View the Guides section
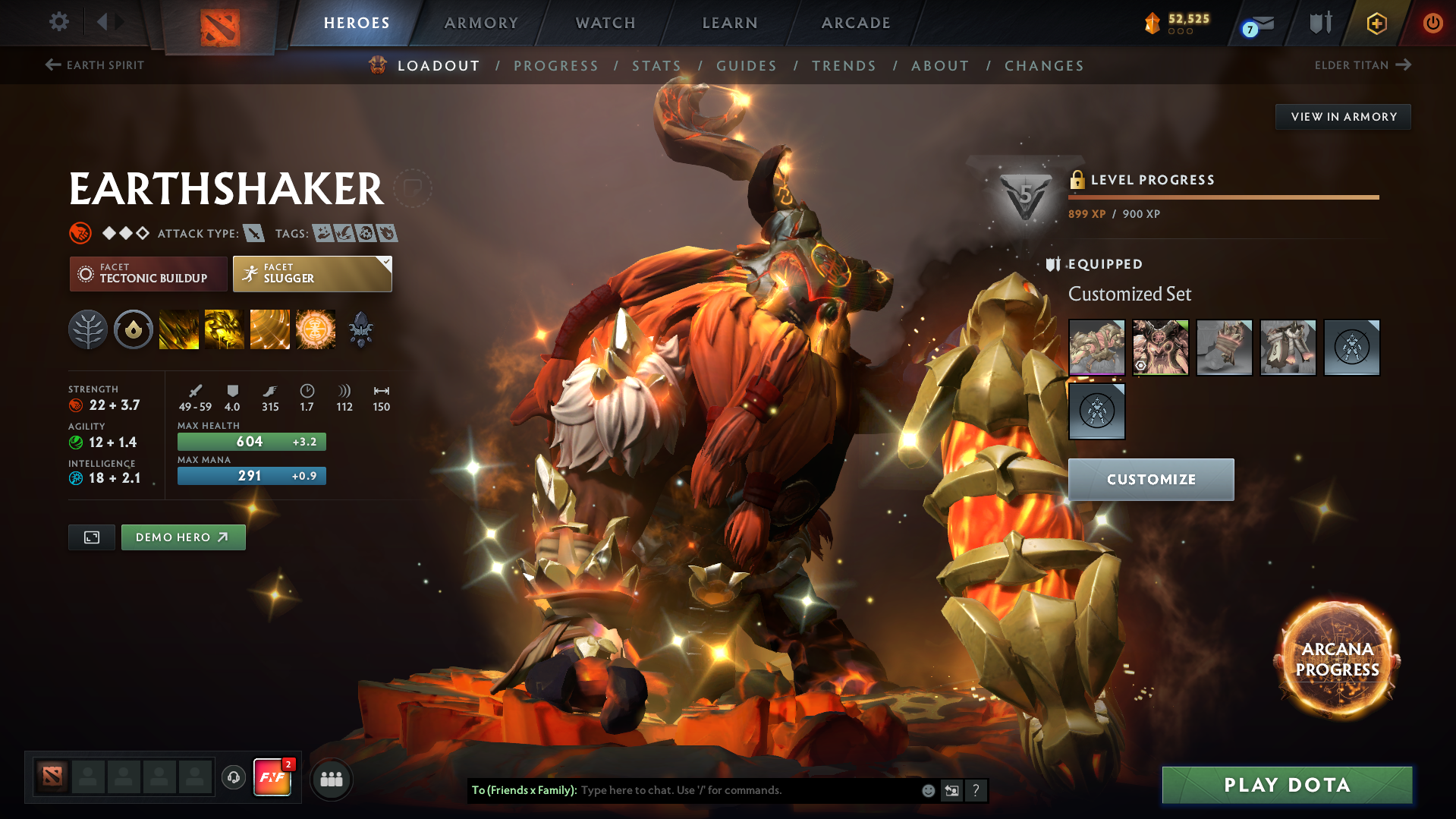Image resolution: width=1456 pixels, height=819 pixels. pyautogui.click(x=747, y=66)
